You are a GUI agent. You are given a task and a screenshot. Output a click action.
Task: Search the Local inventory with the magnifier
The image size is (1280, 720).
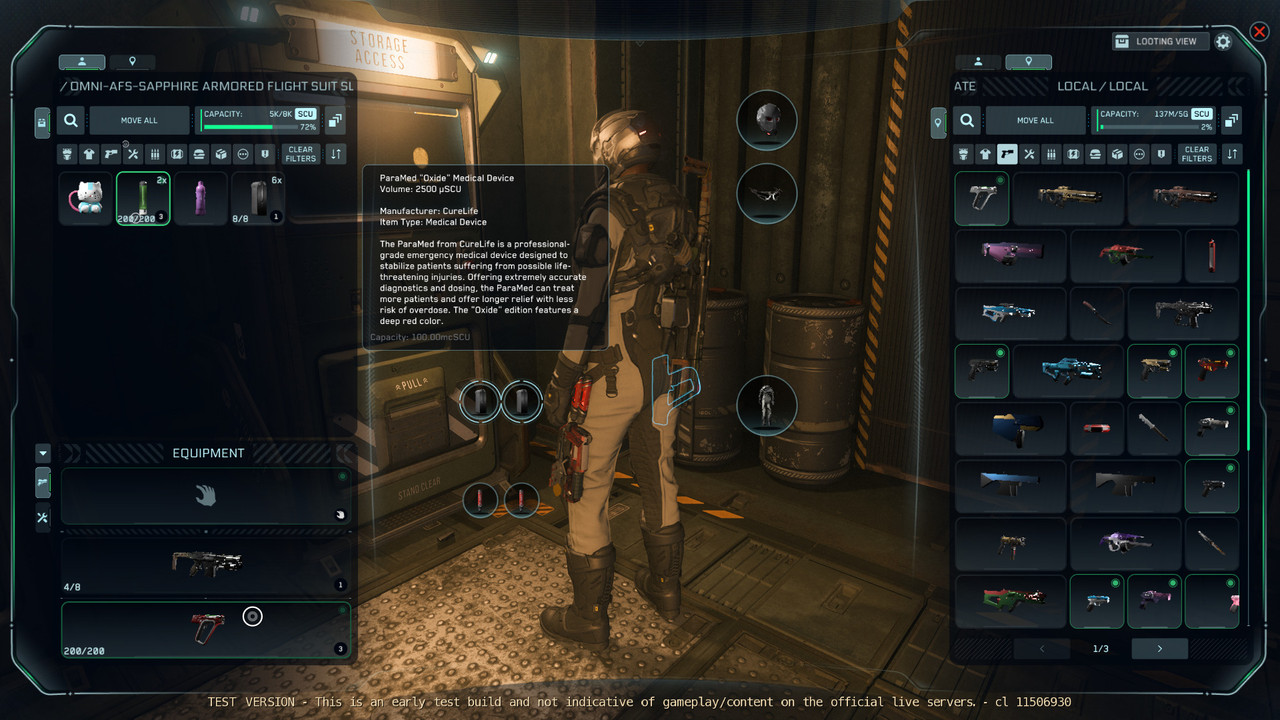click(x=967, y=120)
